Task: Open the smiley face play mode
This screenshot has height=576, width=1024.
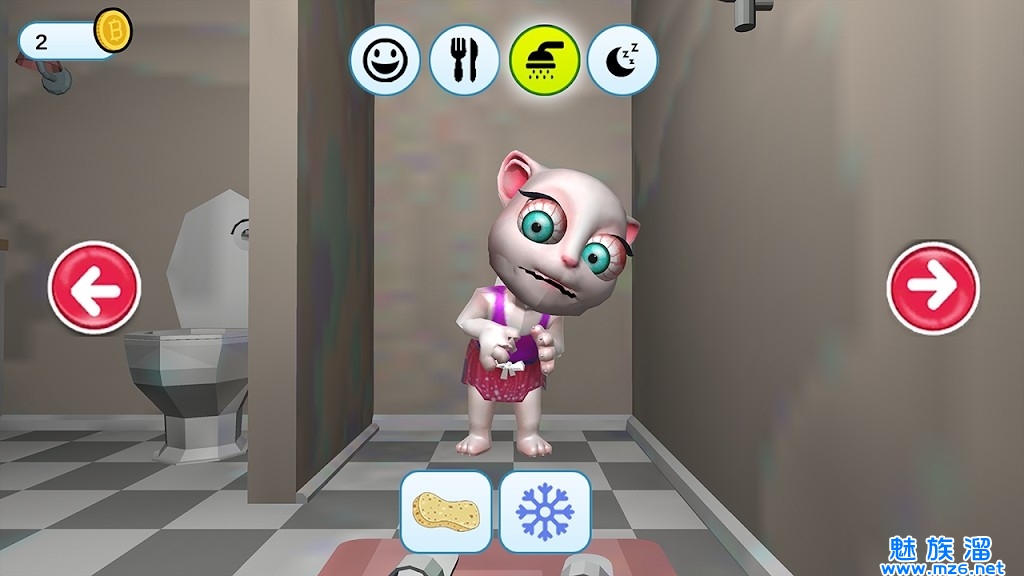Action: pos(385,61)
